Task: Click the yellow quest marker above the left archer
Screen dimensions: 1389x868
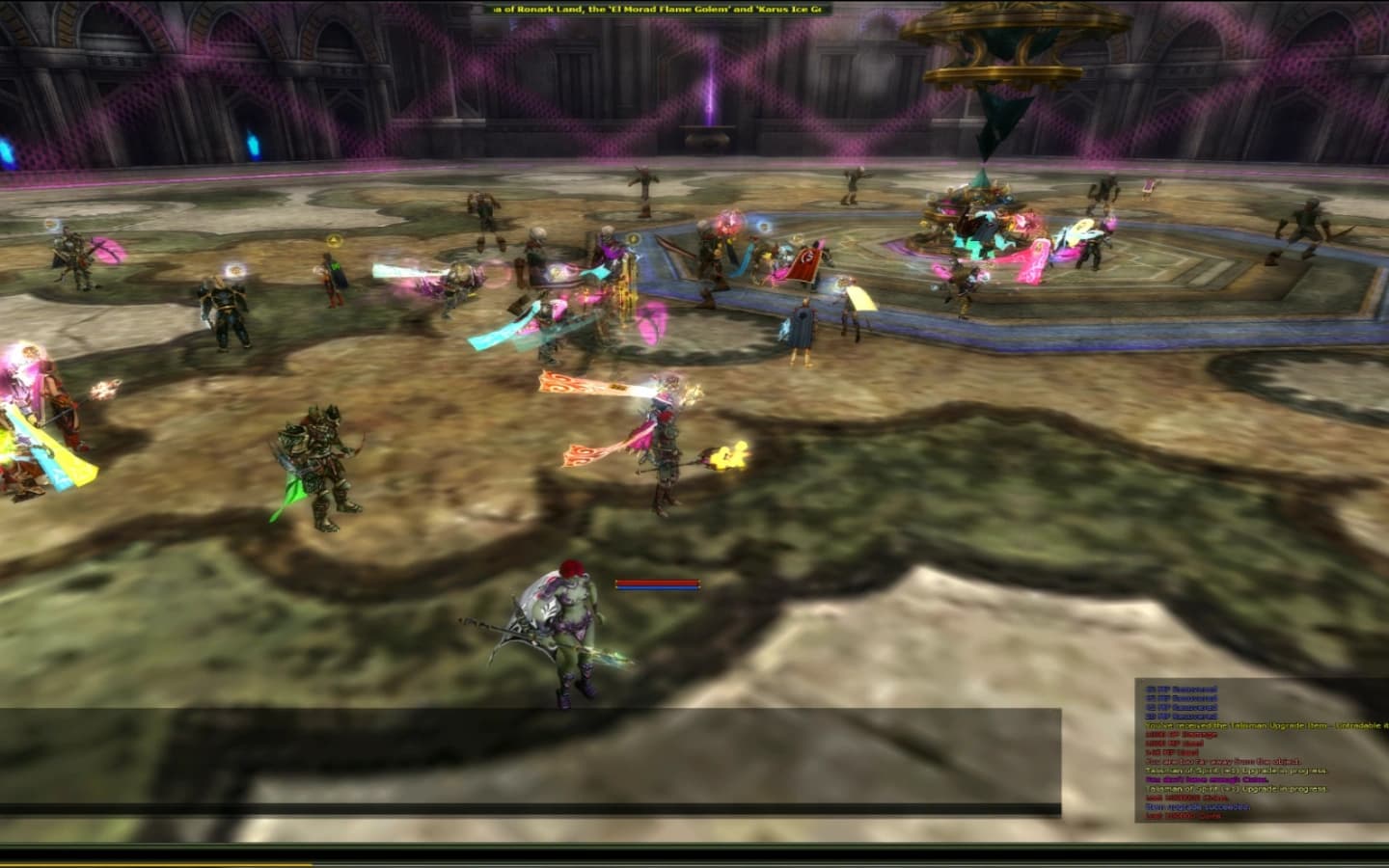Action: coord(50,226)
